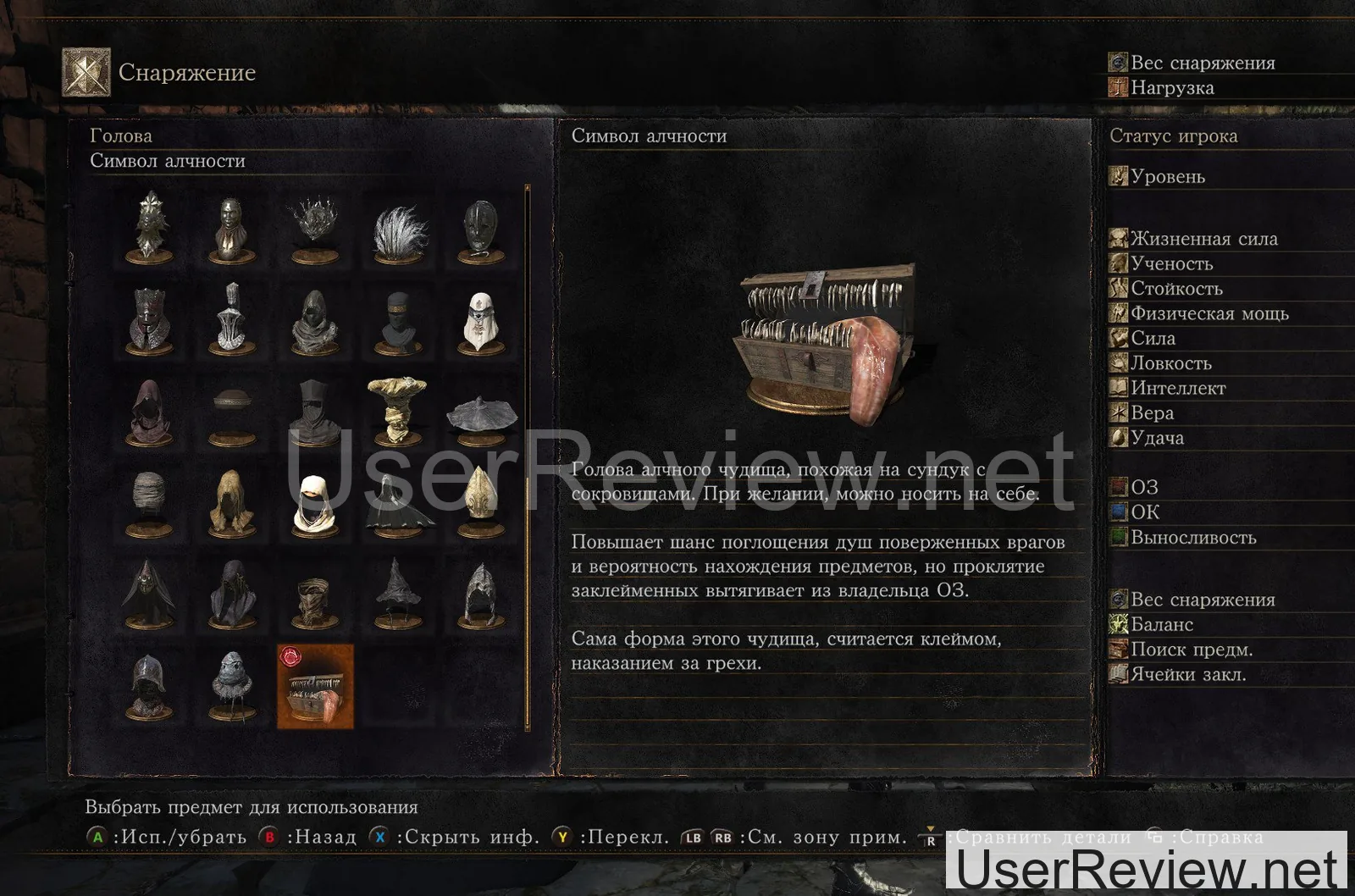Screen dimensions: 1355x896
Task: Choose the white feathery plume headpiece
Action: tap(397, 228)
